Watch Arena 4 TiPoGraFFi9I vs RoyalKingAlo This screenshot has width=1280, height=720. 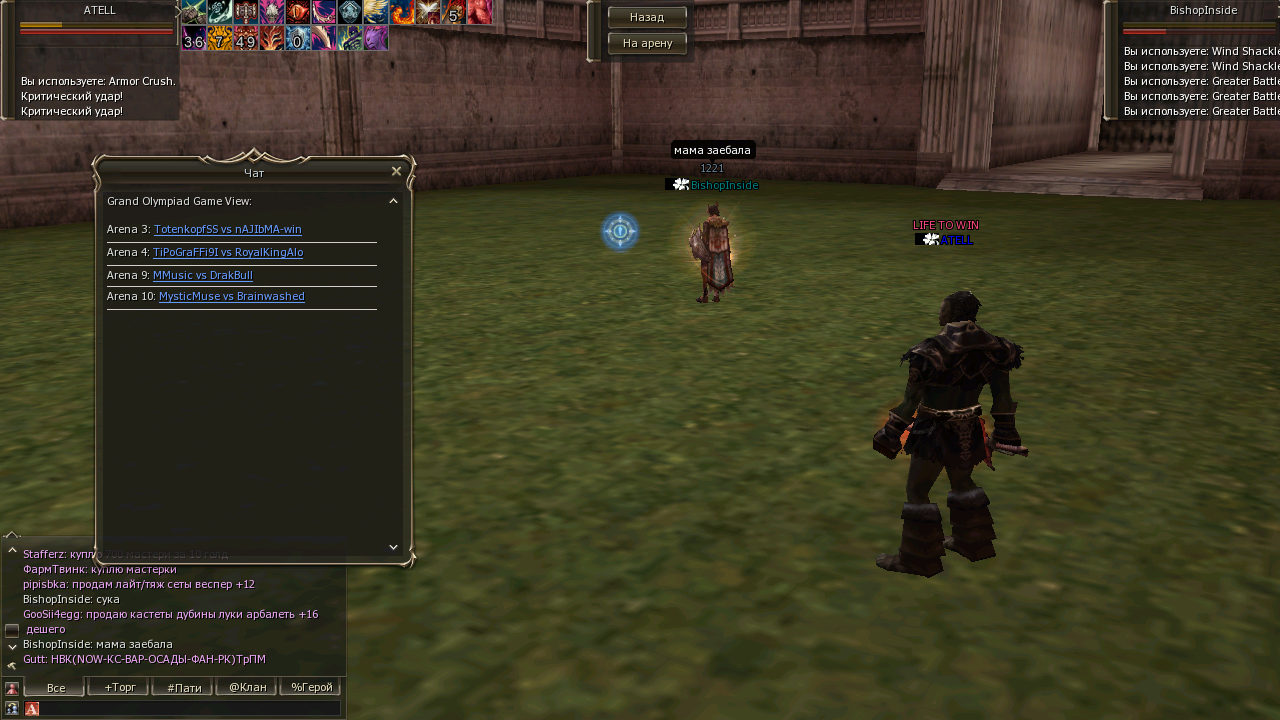(227, 252)
